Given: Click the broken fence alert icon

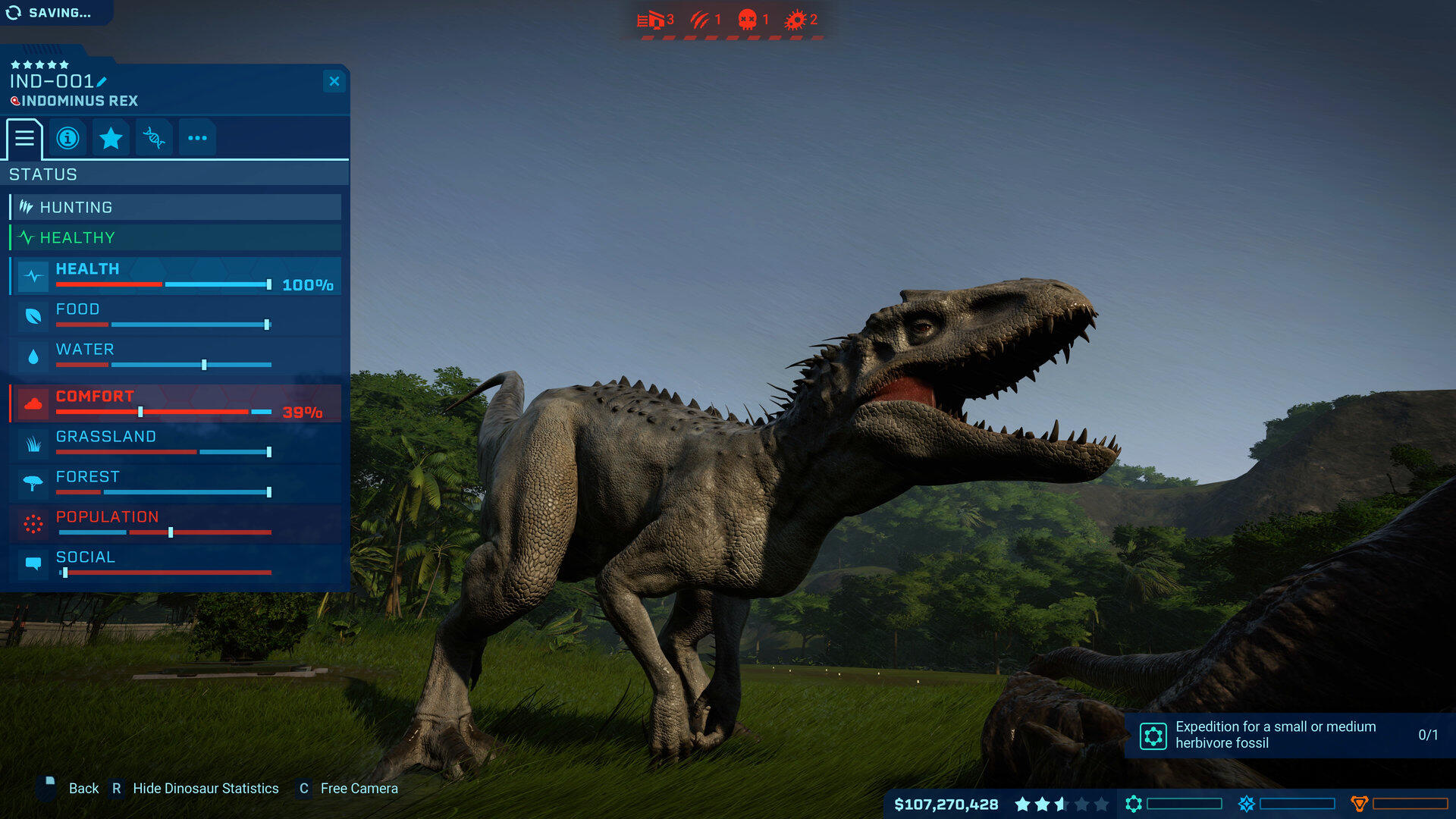Looking at the screenshot, I should [x=651, y=20].
